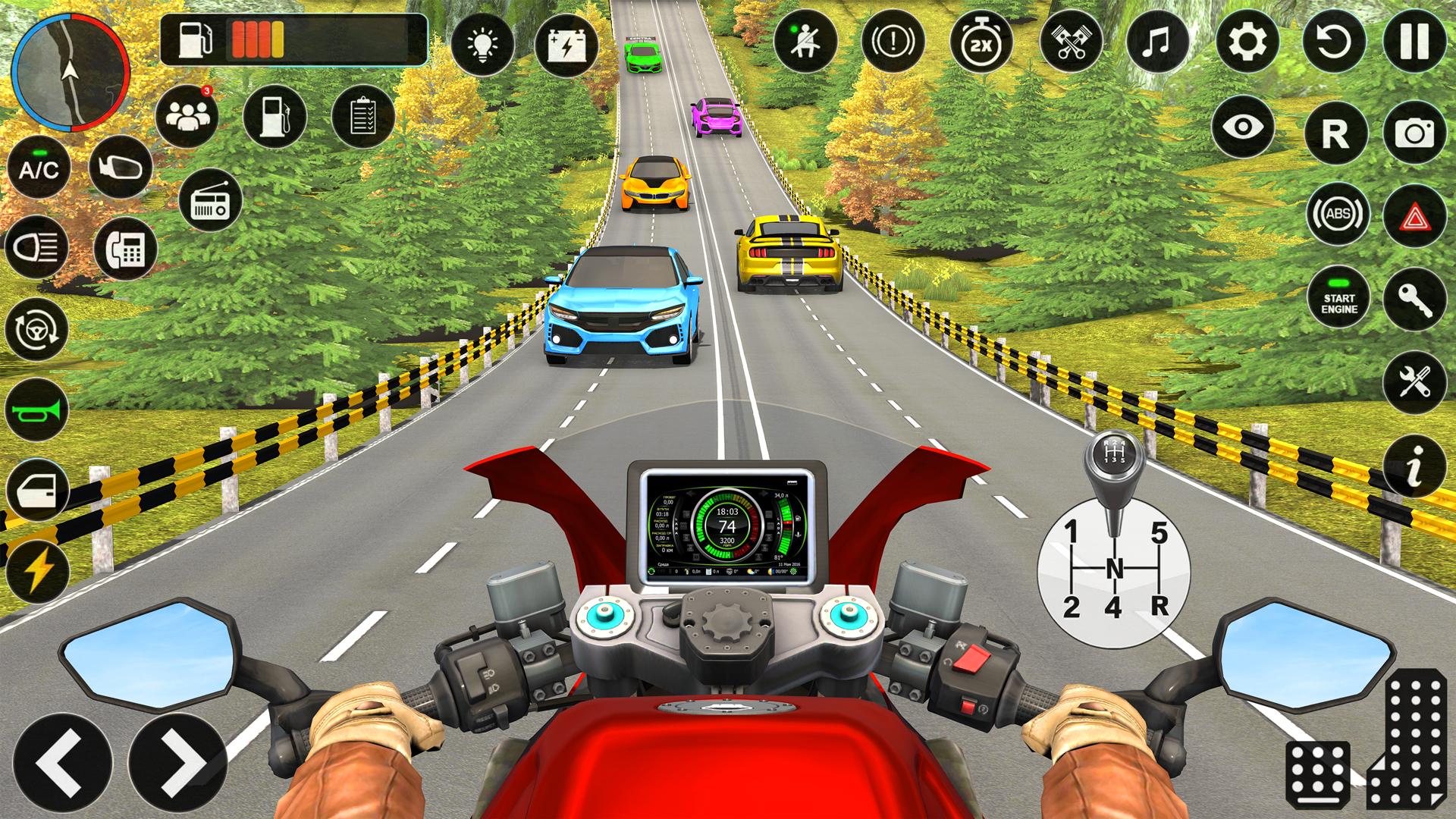Open the radio
This screenshot has width=1456, height=819.
point(211,200)
